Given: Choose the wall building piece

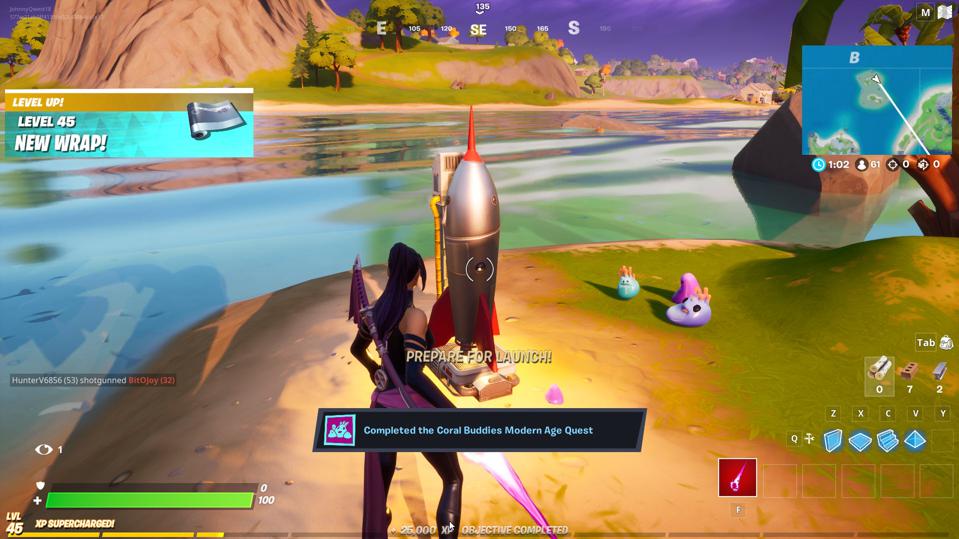Looking at the screenshot, I should pos(833,441).
